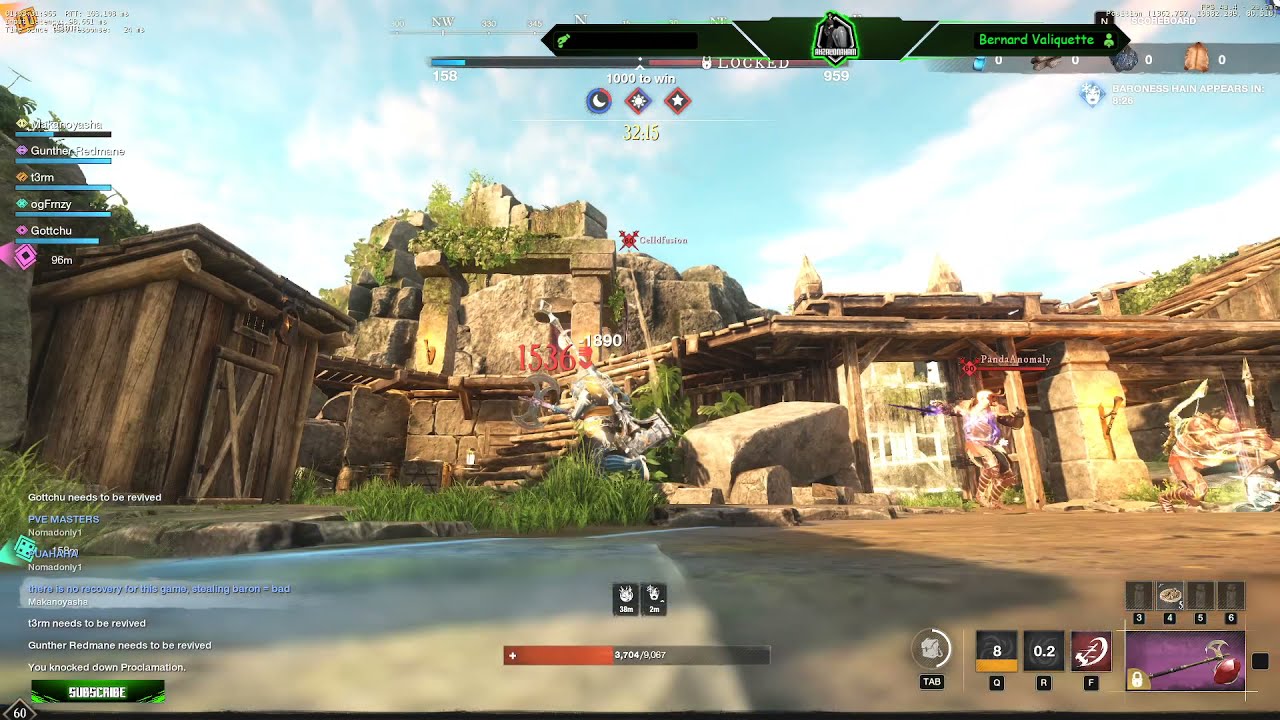1280x720 pixels.
Task: Select party member ogFrnzy
Action: tap(50, 204)
